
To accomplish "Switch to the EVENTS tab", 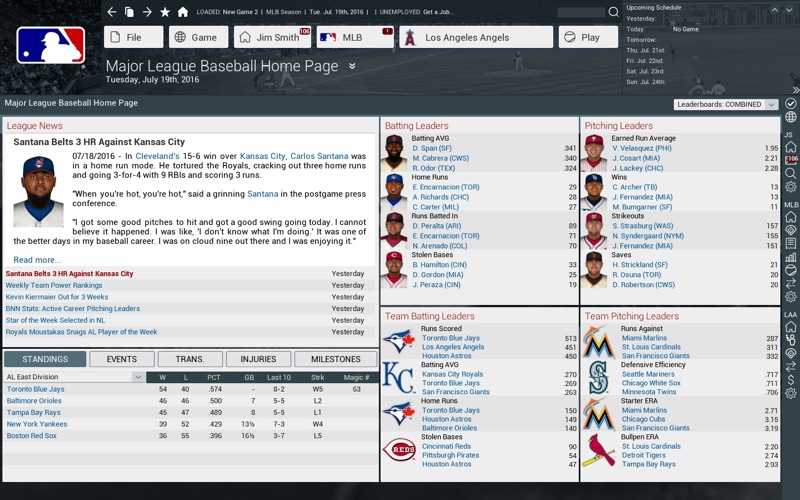I will pyautogui.click(x=121, y=359).
